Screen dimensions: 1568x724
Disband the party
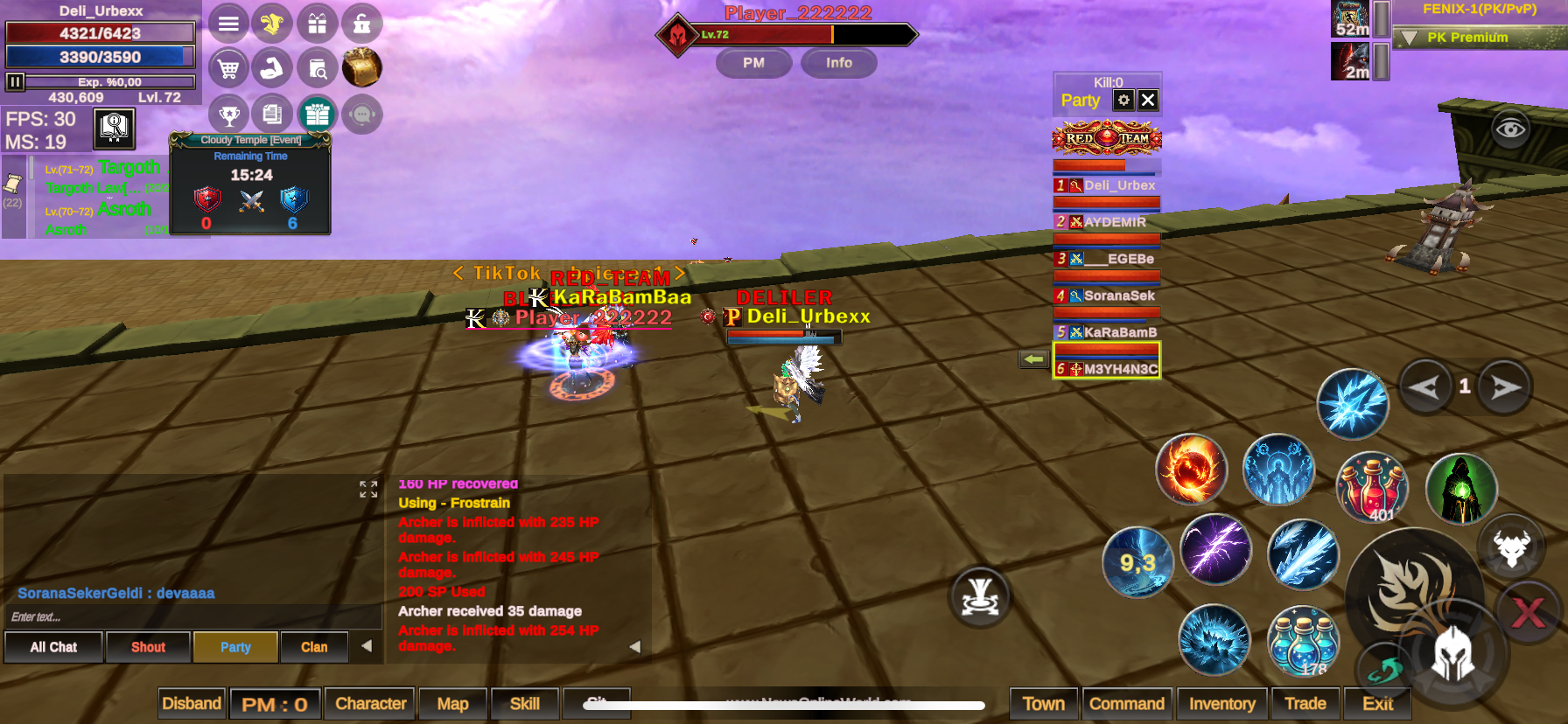point(192,704)
